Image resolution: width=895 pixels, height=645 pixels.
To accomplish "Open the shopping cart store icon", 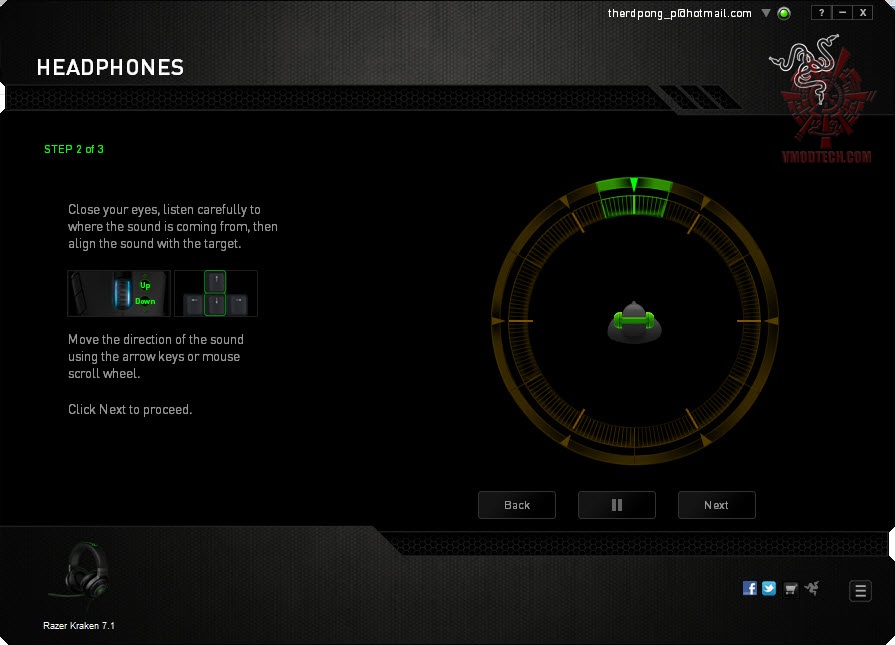I will tap(791, 589).
